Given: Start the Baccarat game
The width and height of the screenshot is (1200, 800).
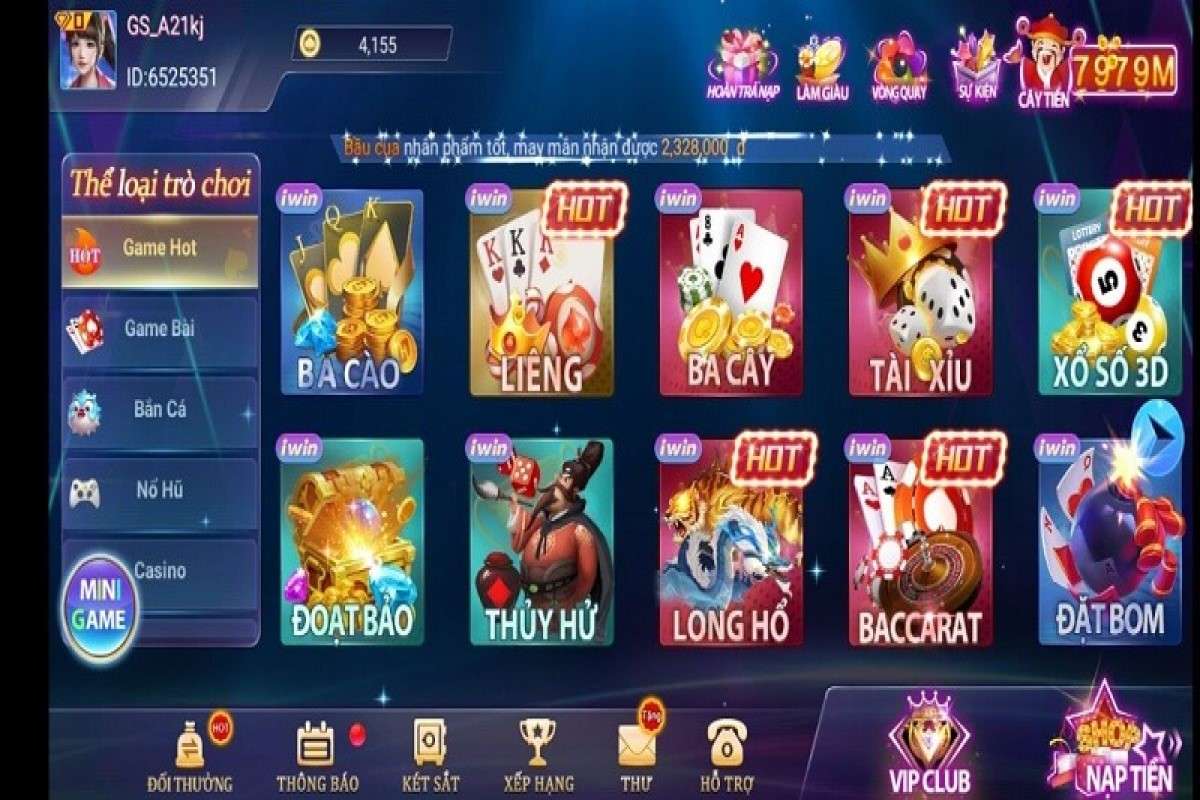Looking at the screenshot, I should (x=920, y=542).
